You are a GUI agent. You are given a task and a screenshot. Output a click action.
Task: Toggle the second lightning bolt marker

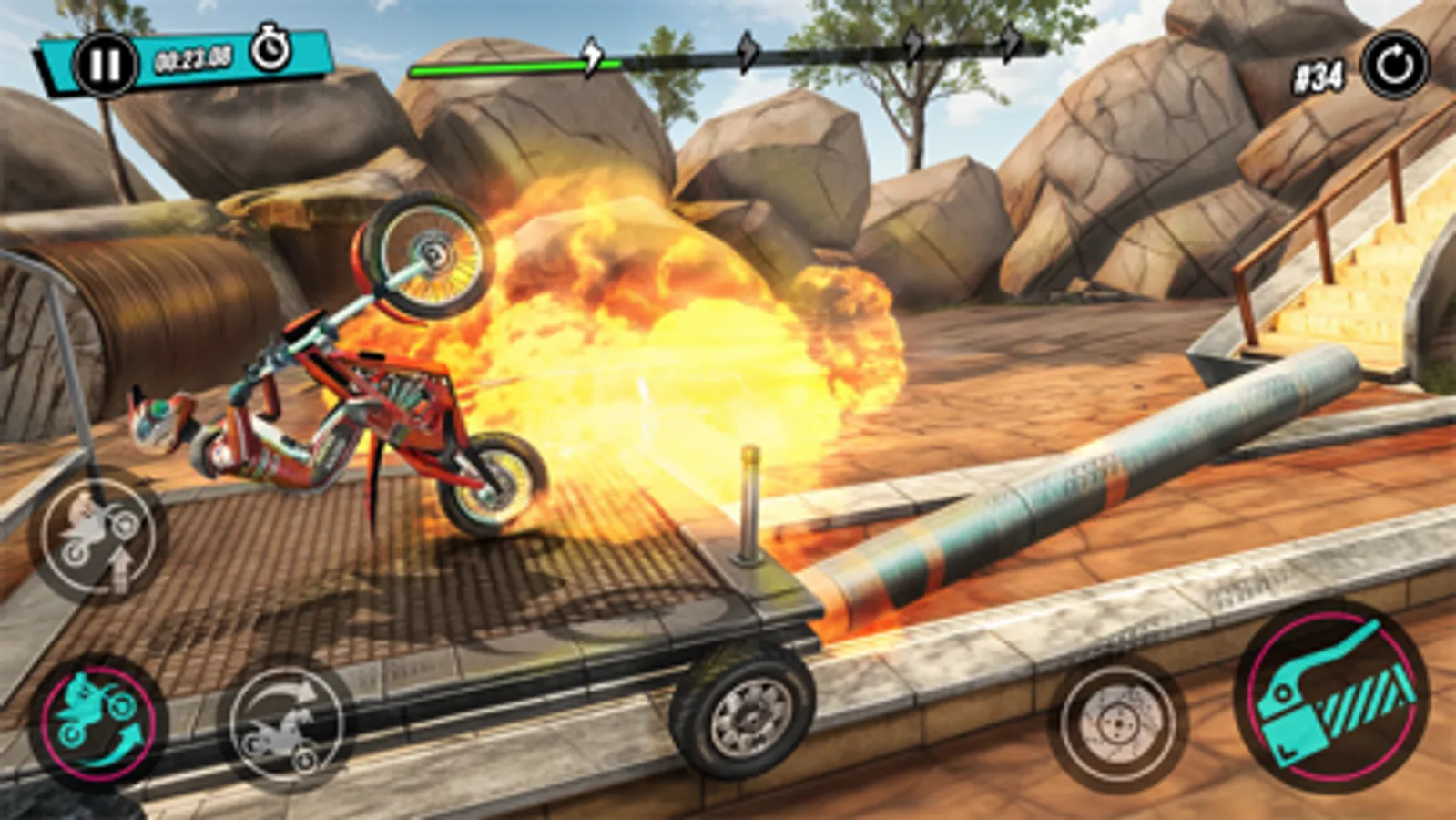click(748, 51)
